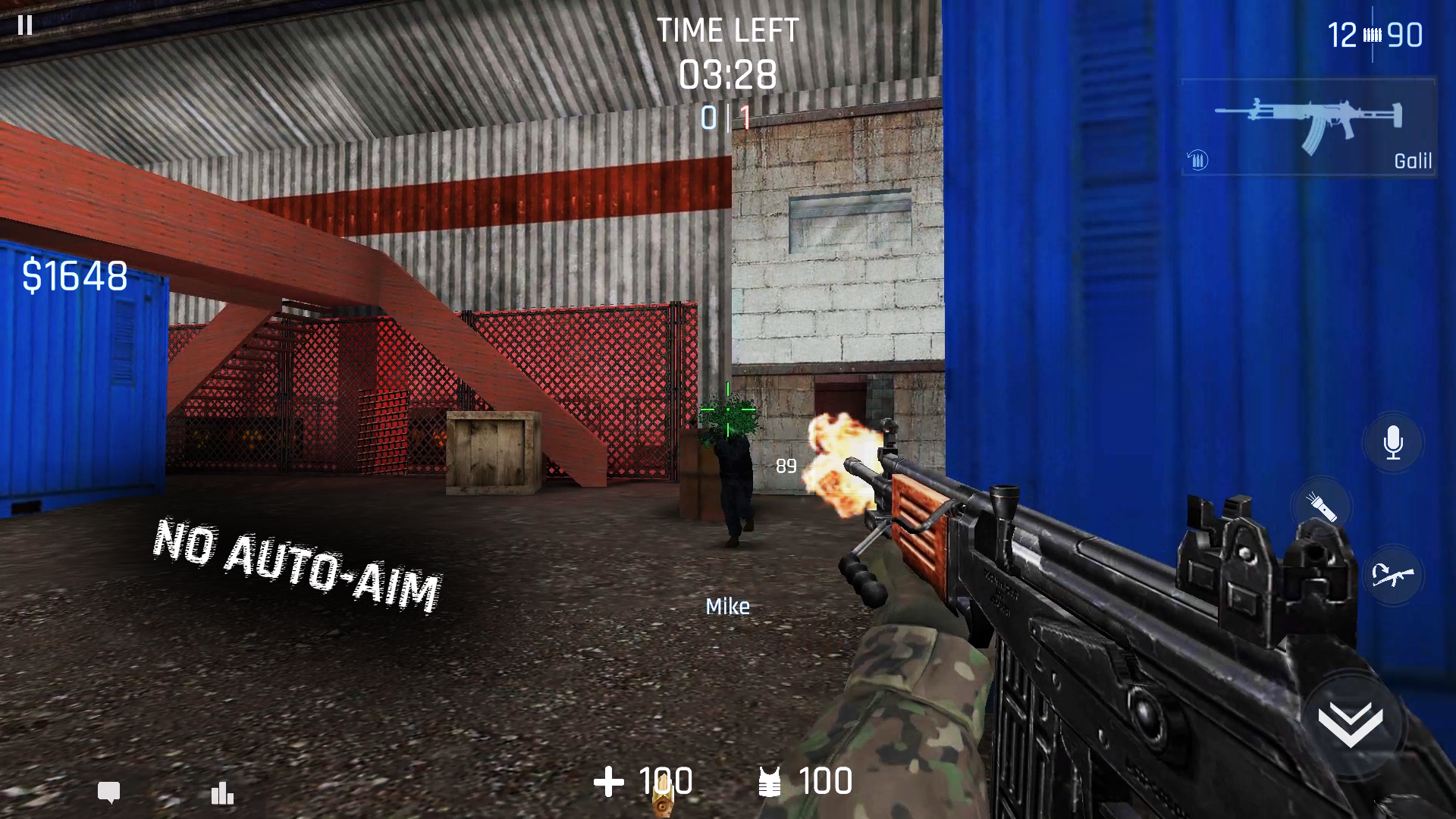Pause the match with the pause icon
The height and width of the screenshot is (819, 1456).
click(25, 25)
